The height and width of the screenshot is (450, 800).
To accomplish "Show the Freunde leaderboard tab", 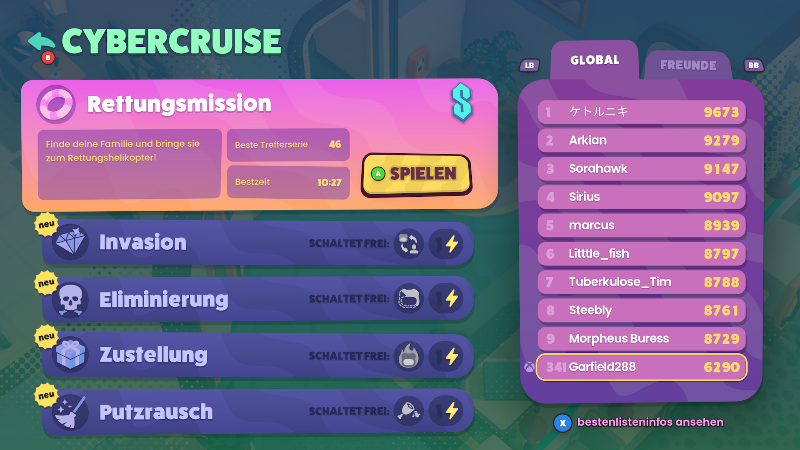I will (687, 66).
